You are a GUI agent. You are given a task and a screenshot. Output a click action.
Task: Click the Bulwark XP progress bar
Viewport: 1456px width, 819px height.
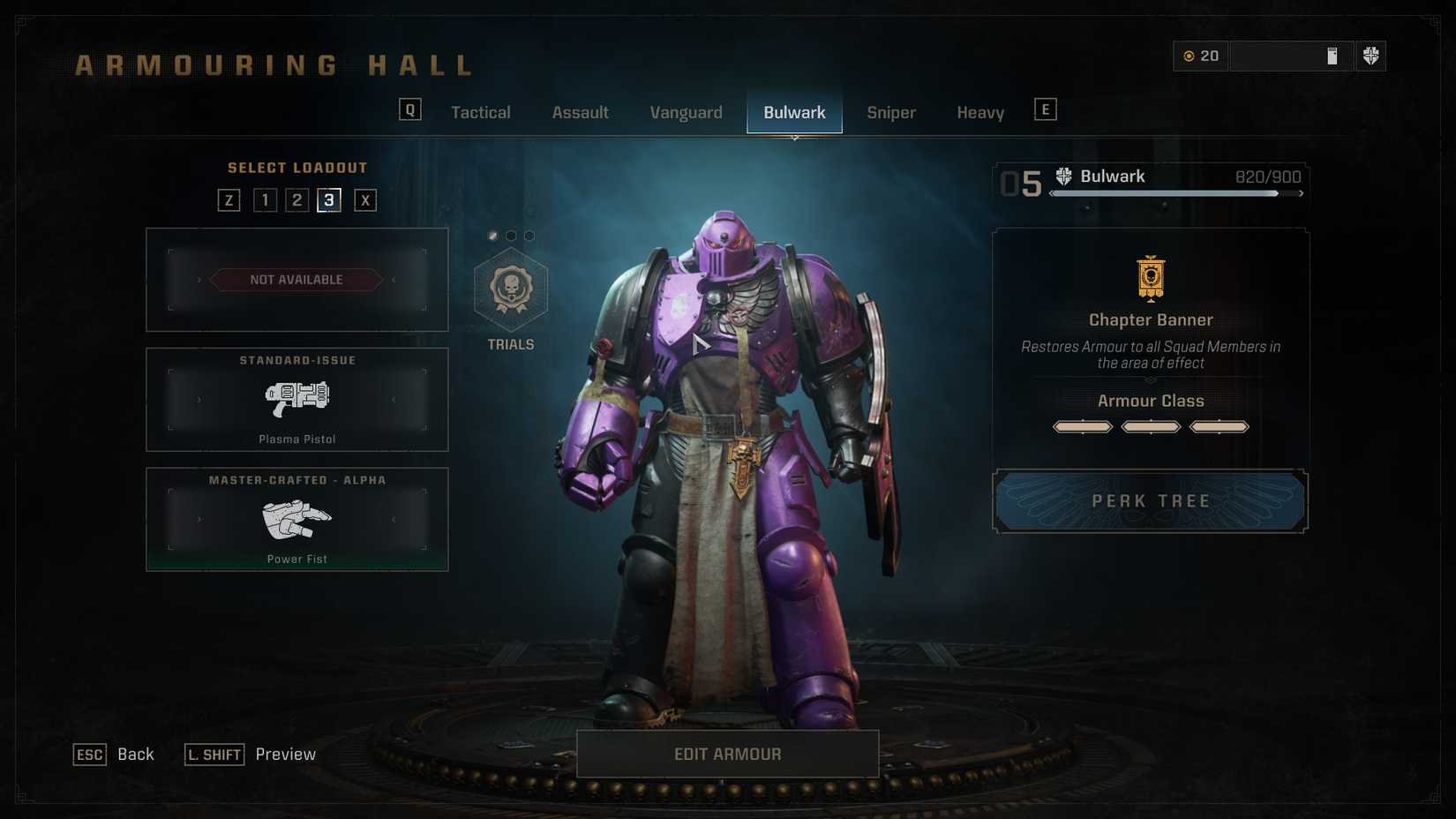coord(1174,193)
